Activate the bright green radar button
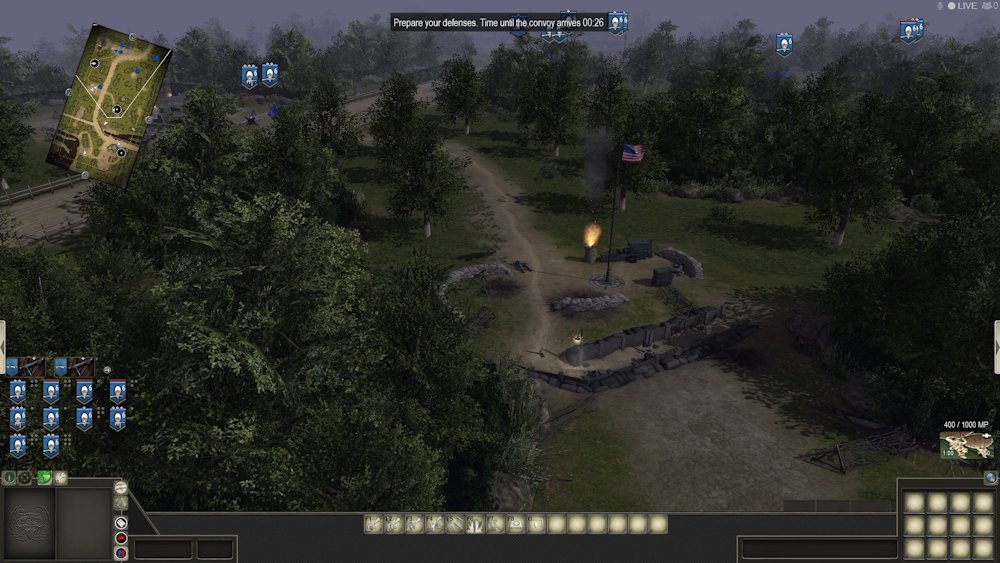Image resolution: width=1000 pixels, height=563 pixels. 44,478
